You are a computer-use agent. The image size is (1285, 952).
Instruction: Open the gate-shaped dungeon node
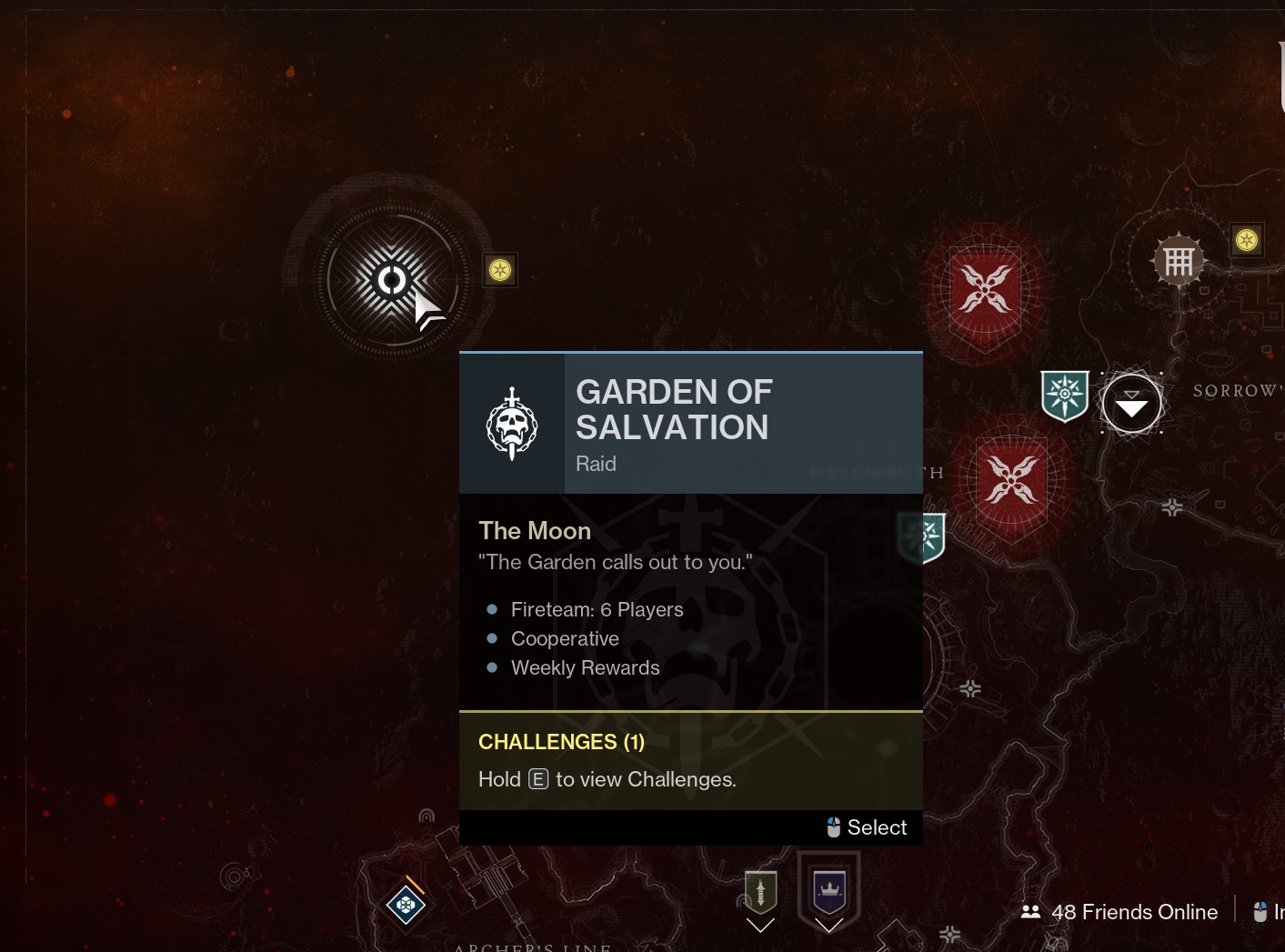pos(1179,261)
